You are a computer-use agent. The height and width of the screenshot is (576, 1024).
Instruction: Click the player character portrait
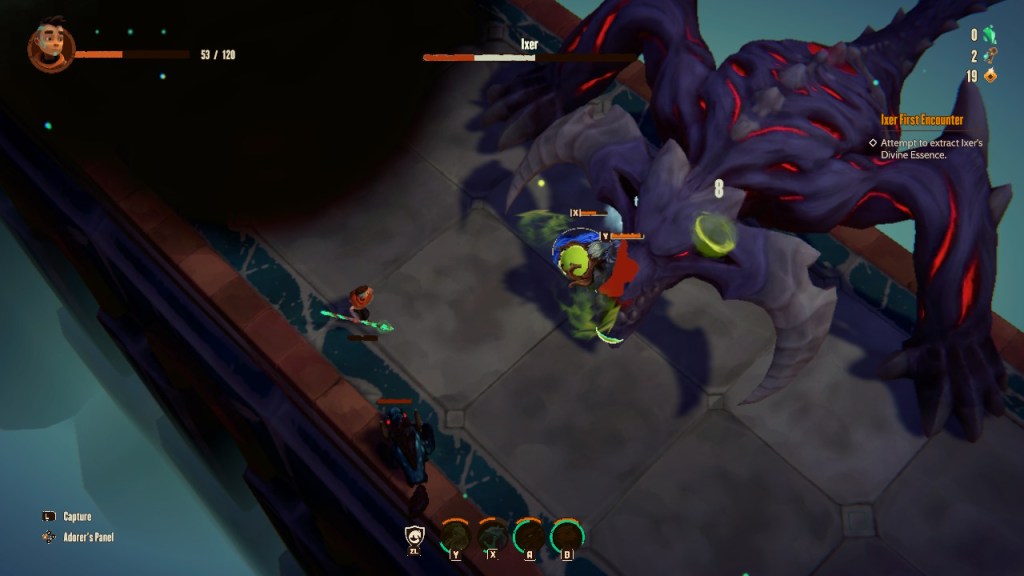[50, 47]
